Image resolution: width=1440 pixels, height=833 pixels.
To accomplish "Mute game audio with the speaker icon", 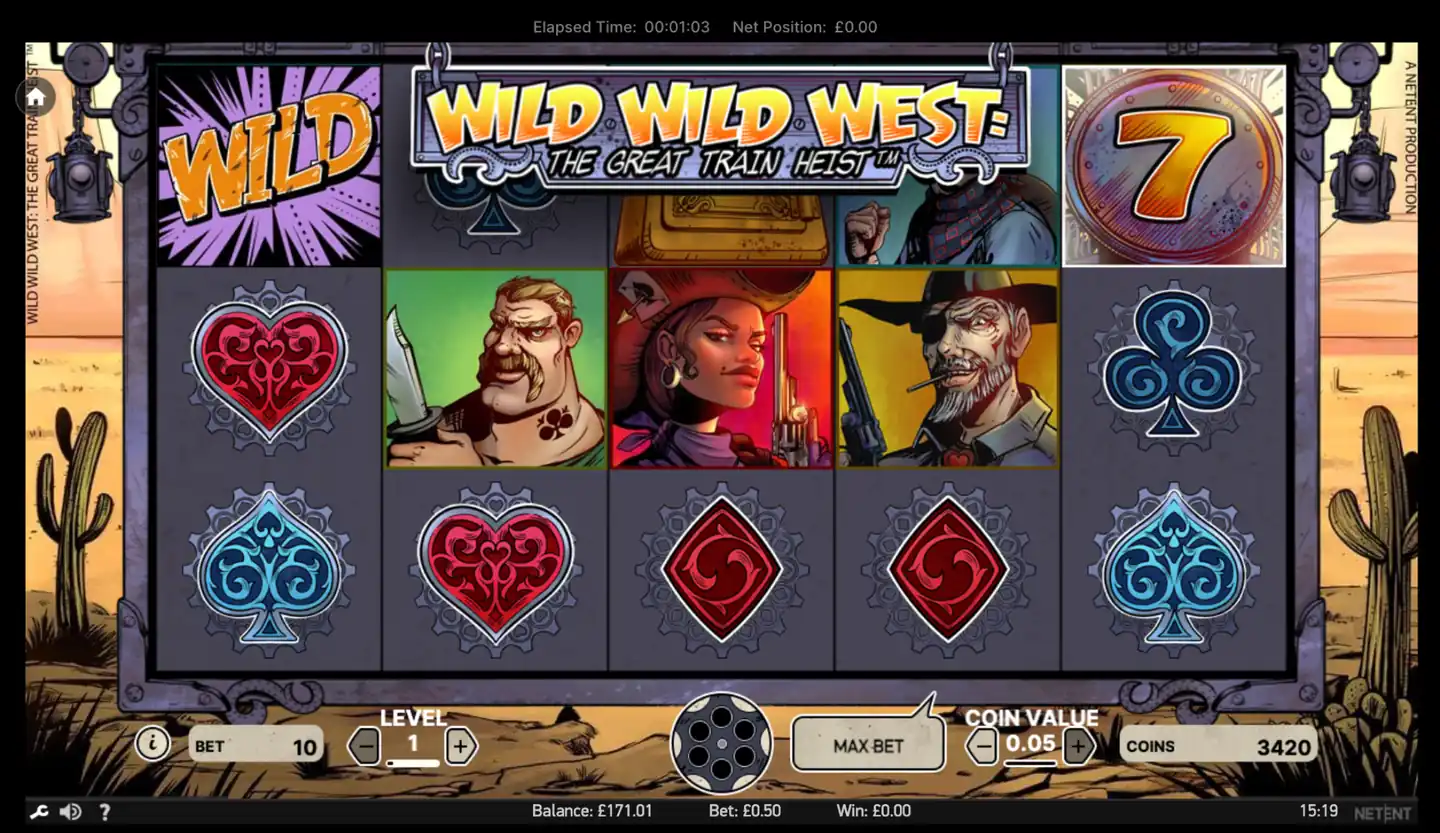I will pyautogui.click(x=71, y=811).
